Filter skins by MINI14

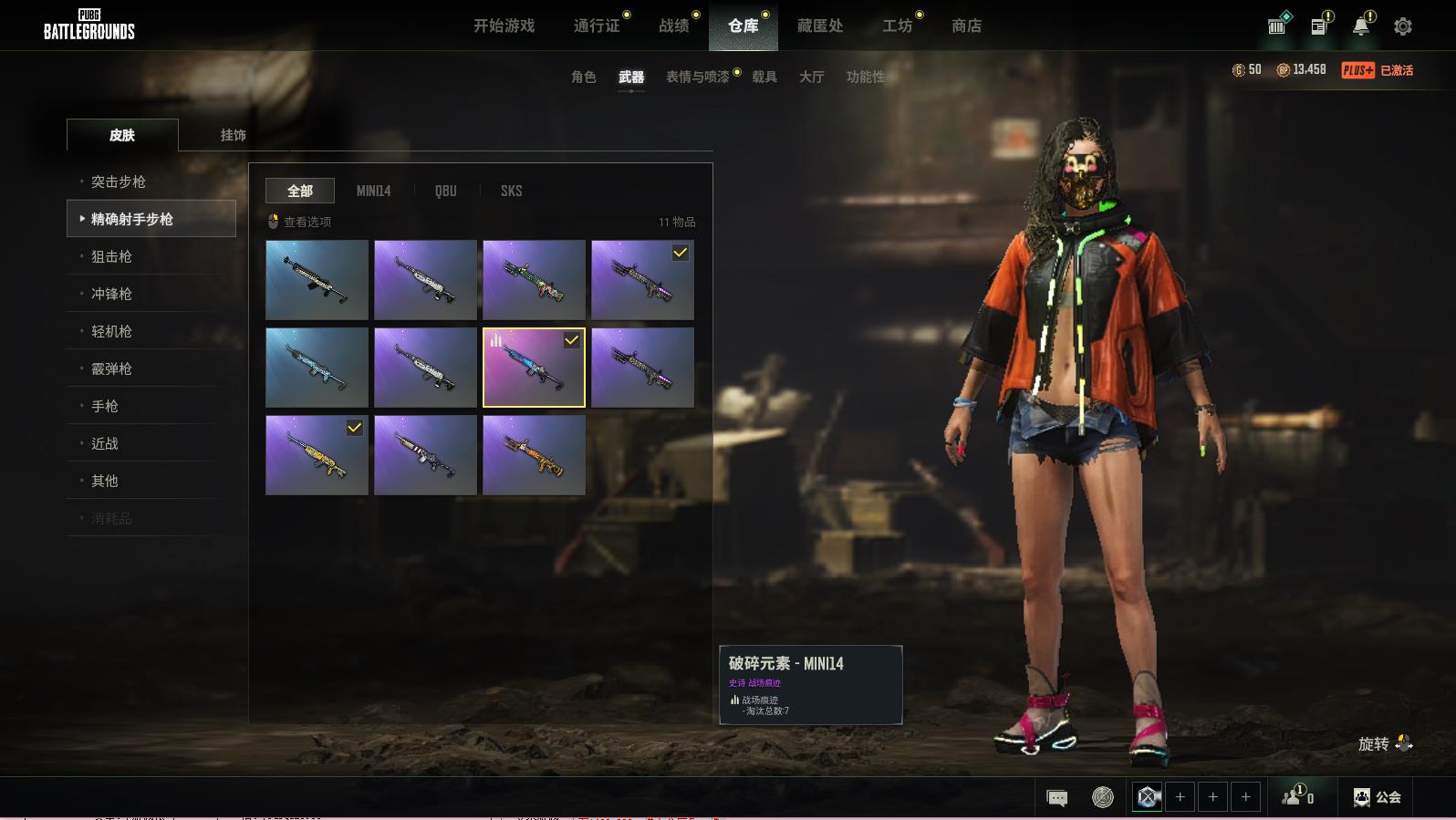pos(373,192)
